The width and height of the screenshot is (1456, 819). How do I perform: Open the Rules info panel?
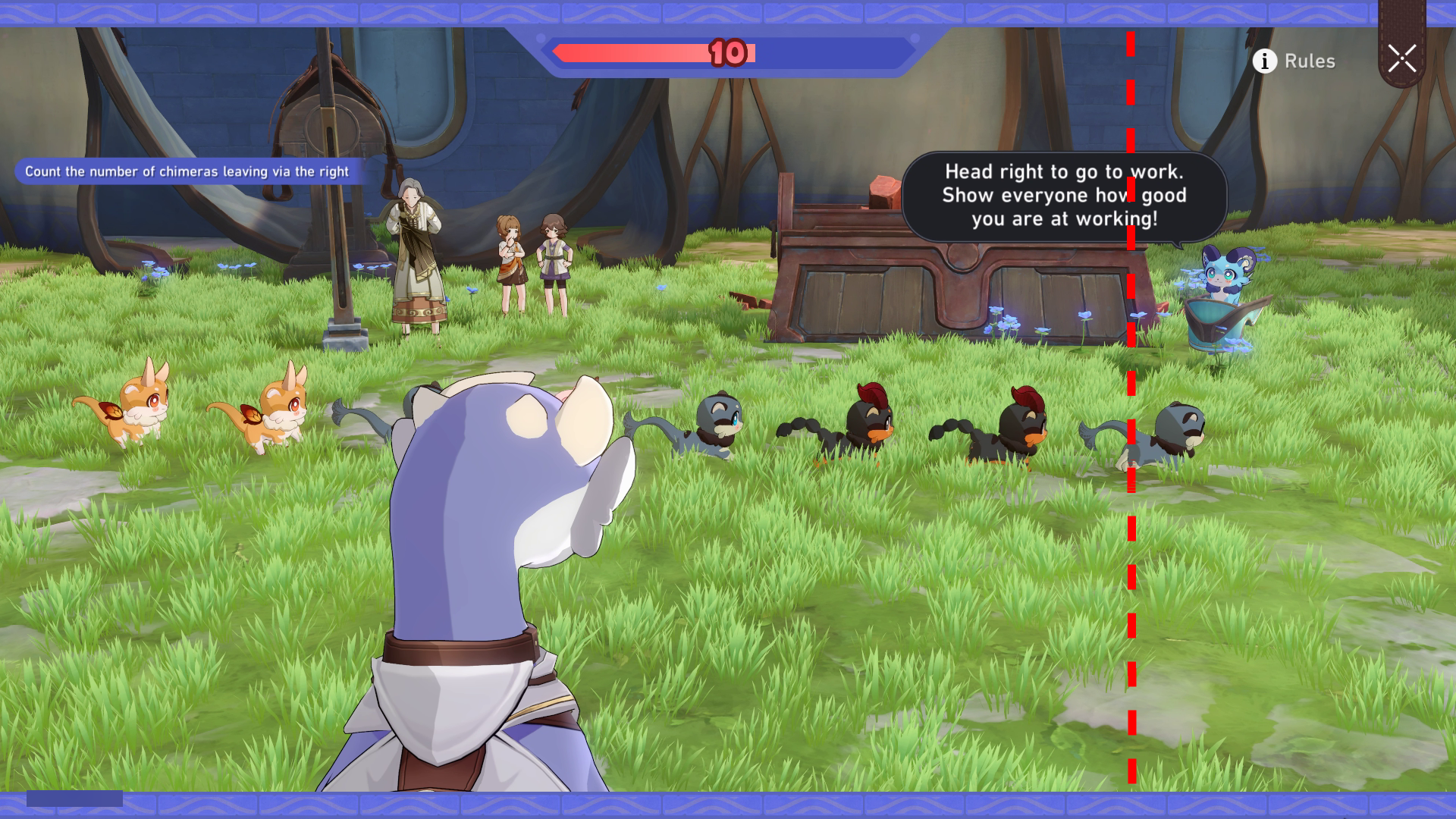point(1294,61)
